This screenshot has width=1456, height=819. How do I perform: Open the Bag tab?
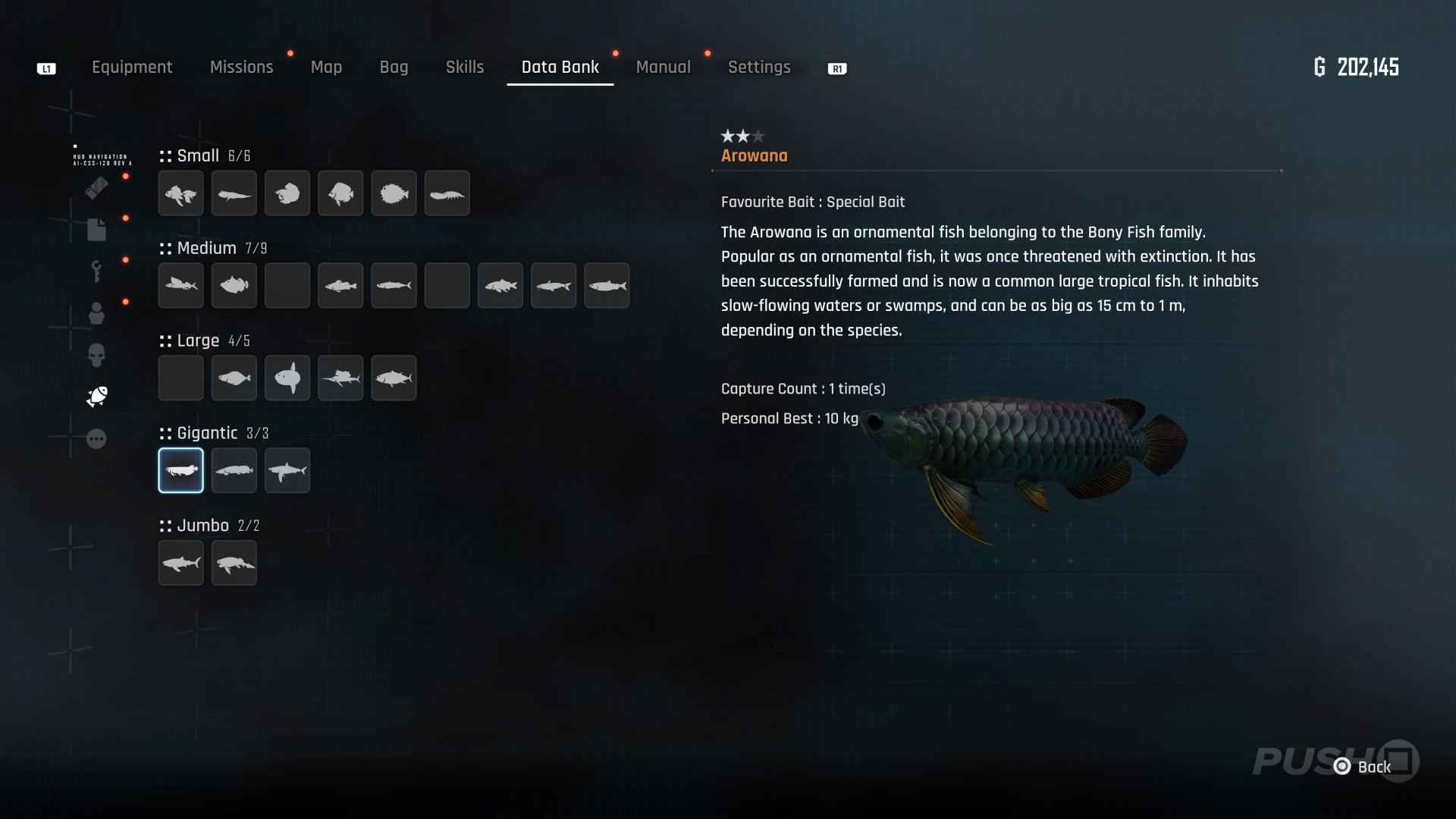tap(394, 67)
